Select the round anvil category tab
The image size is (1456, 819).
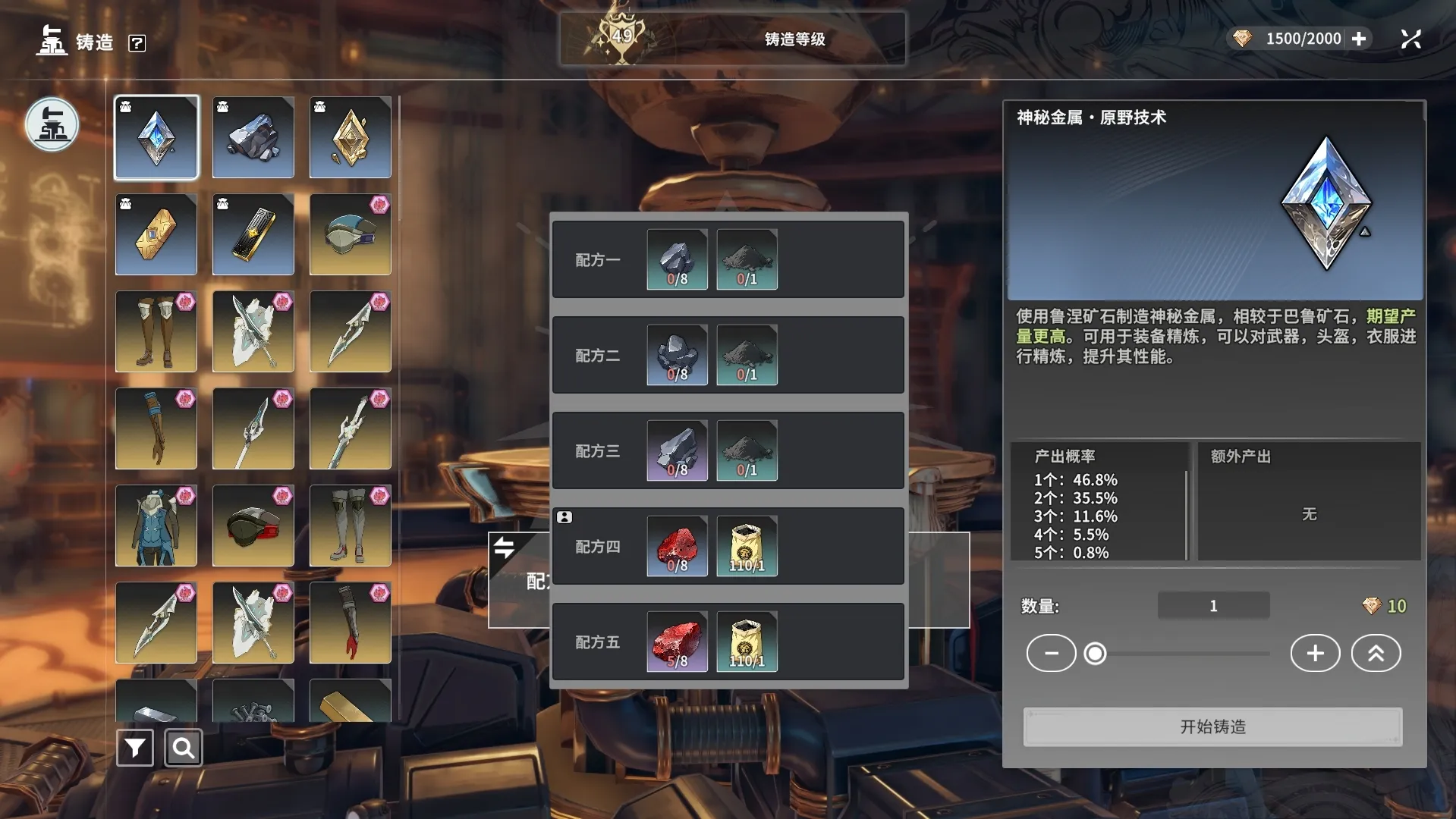(52, 124)
